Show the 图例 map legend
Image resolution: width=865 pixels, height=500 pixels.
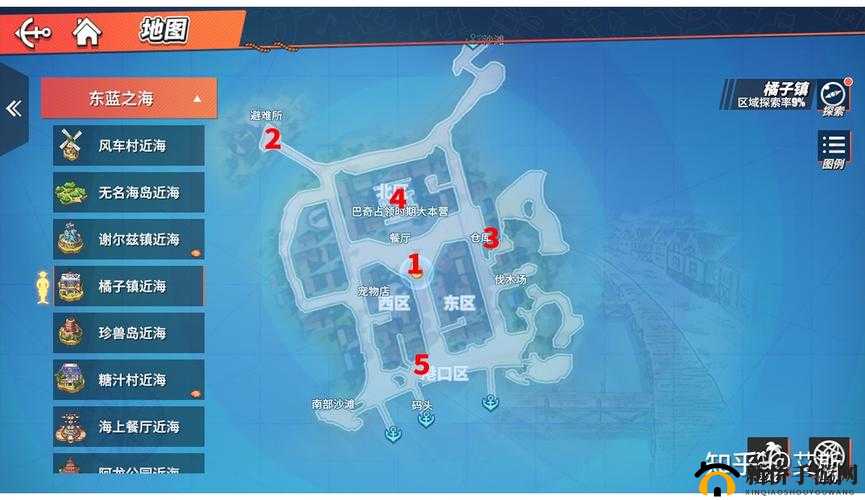point(833,152)
